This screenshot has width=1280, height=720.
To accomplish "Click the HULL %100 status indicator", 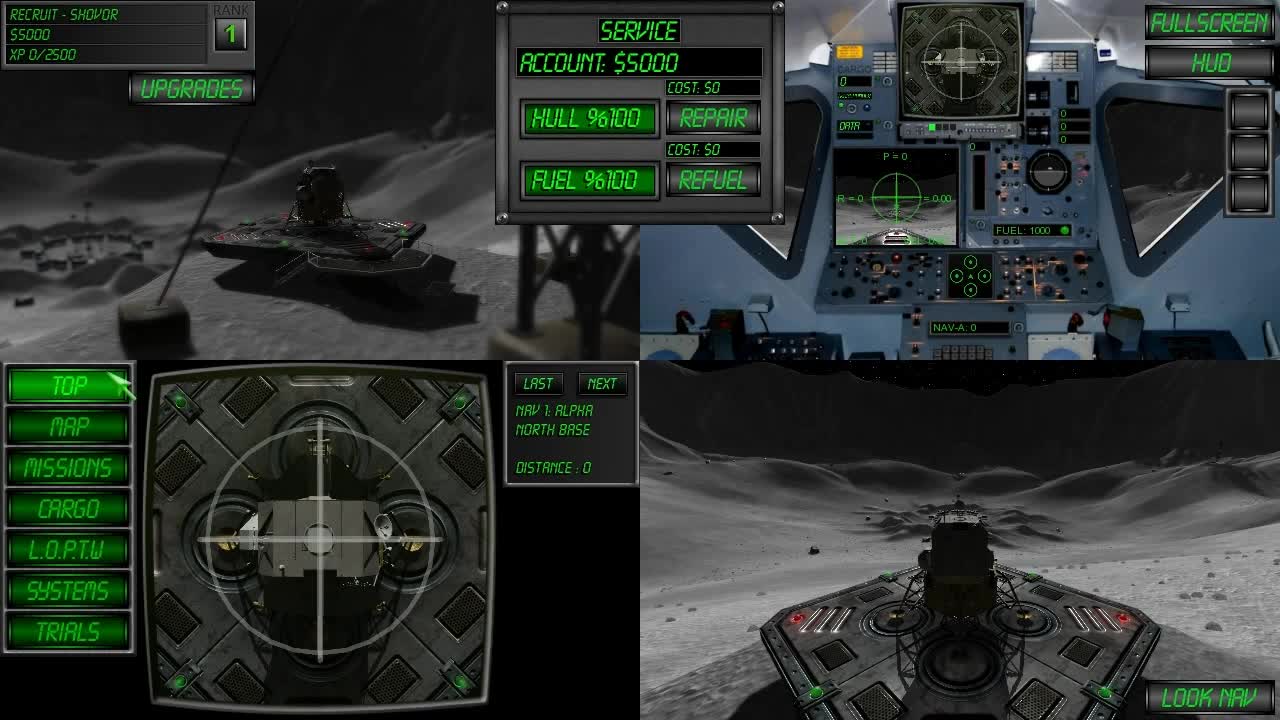I will (588, 118).
